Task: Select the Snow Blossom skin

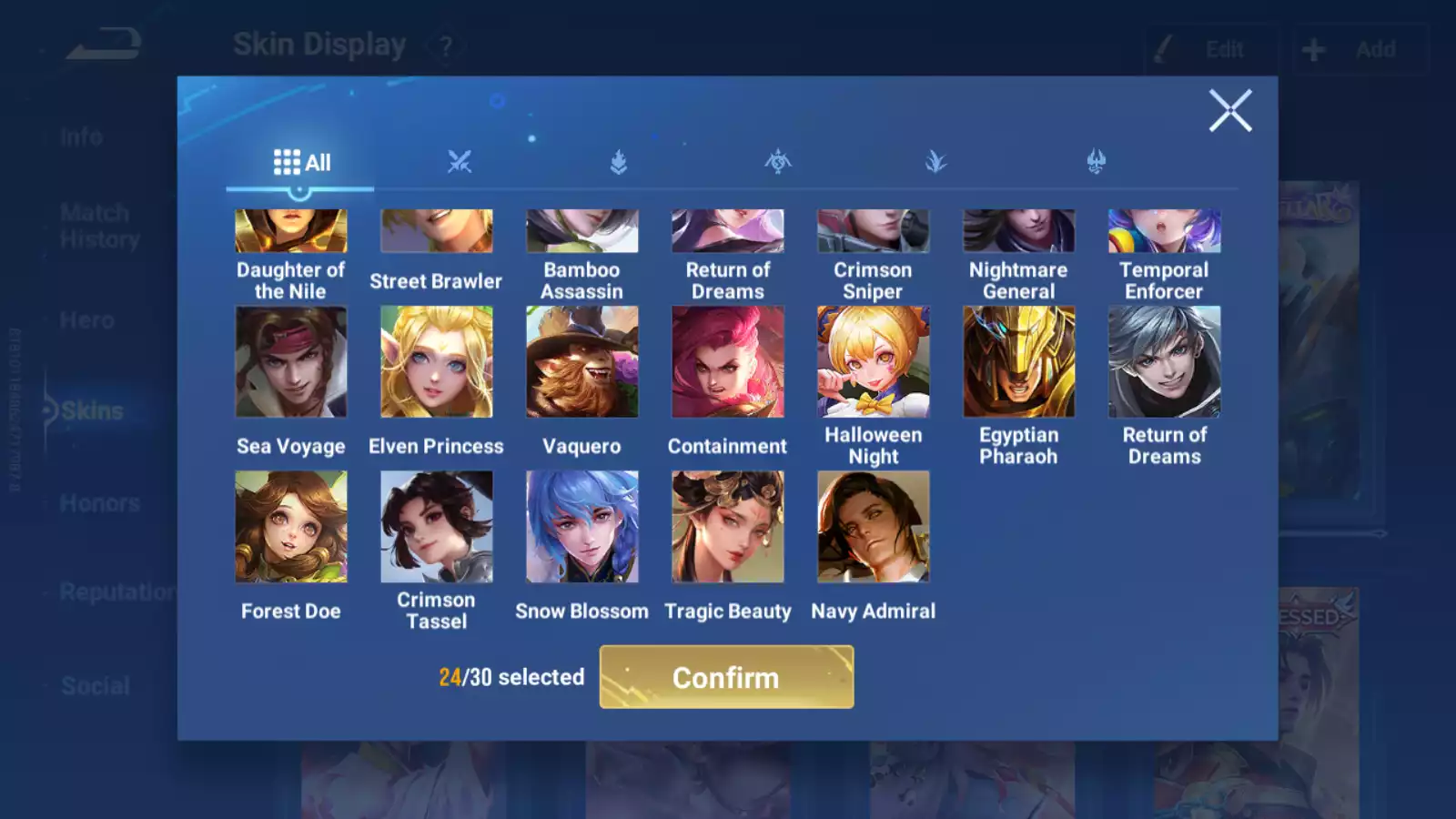Action: pyautogui.click(x=581, y=527)
